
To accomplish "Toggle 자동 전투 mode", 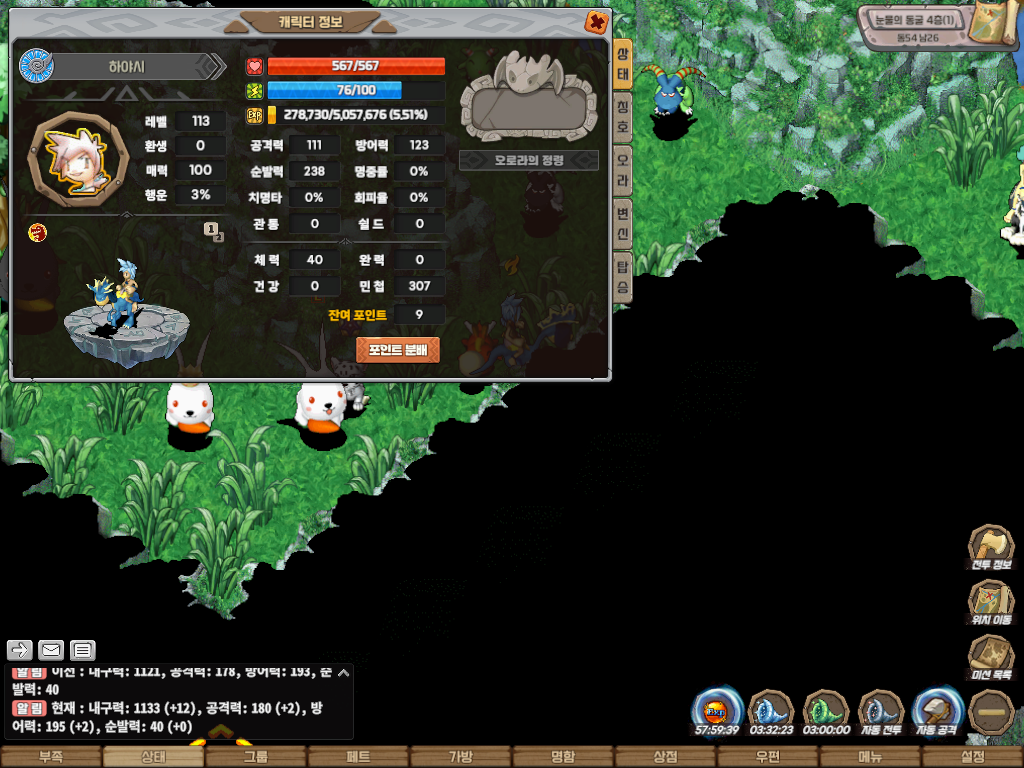I will [x=881, y=712].
